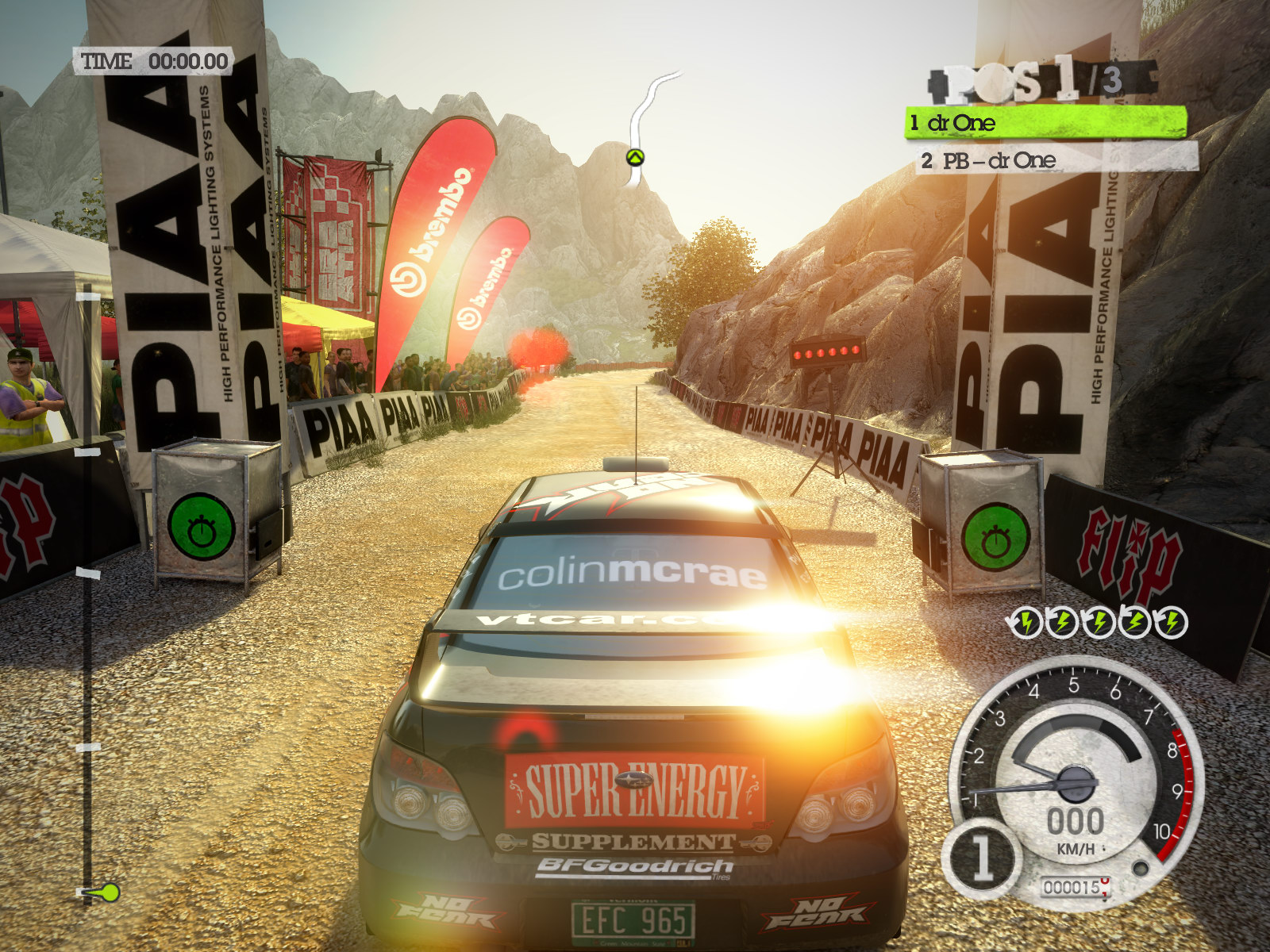Select the first-place dr One leaderboard row

point(1045,123)
